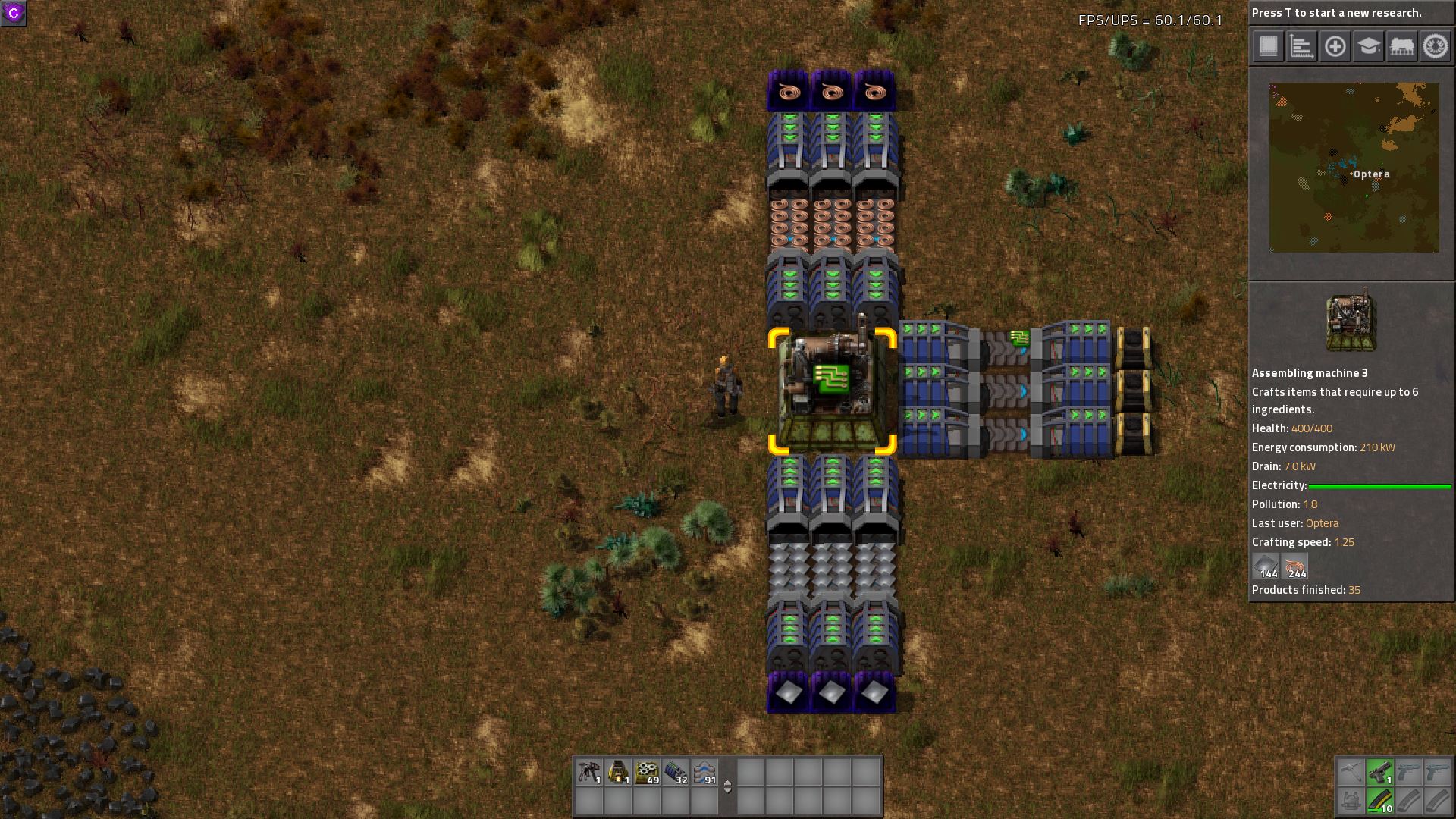Open the research graduation cap button
The width and height of the screenshot is (1456, 819).
(1368, 46)
